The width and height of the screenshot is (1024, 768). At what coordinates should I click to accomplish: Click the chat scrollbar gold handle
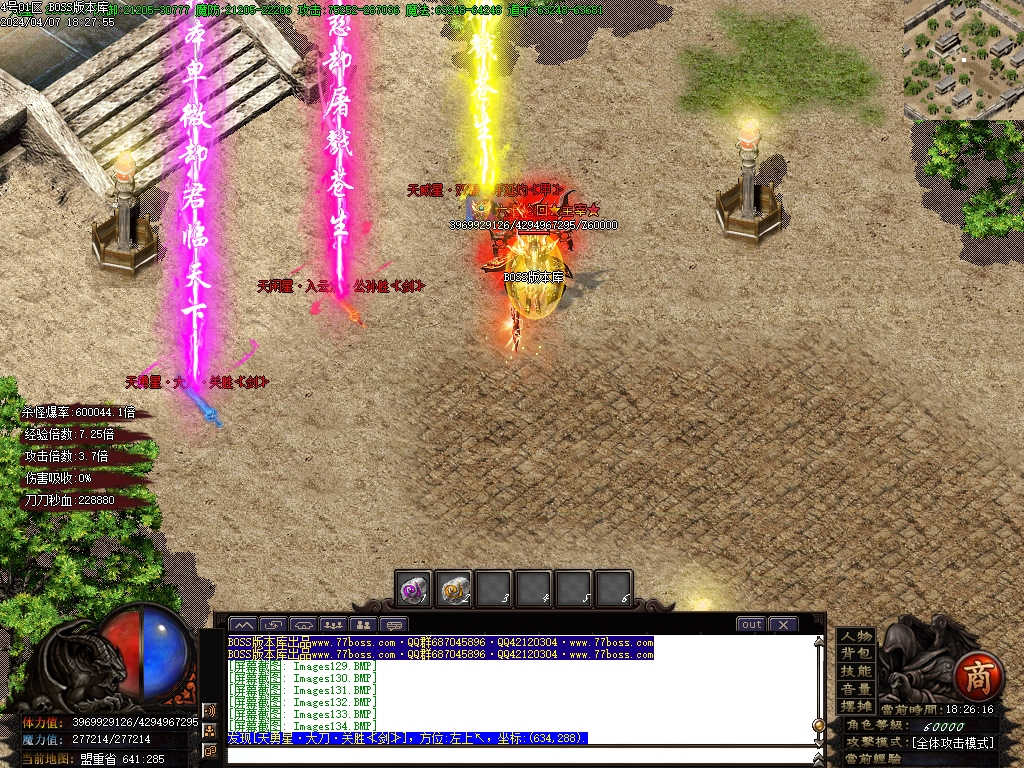(x=819, y=724)
